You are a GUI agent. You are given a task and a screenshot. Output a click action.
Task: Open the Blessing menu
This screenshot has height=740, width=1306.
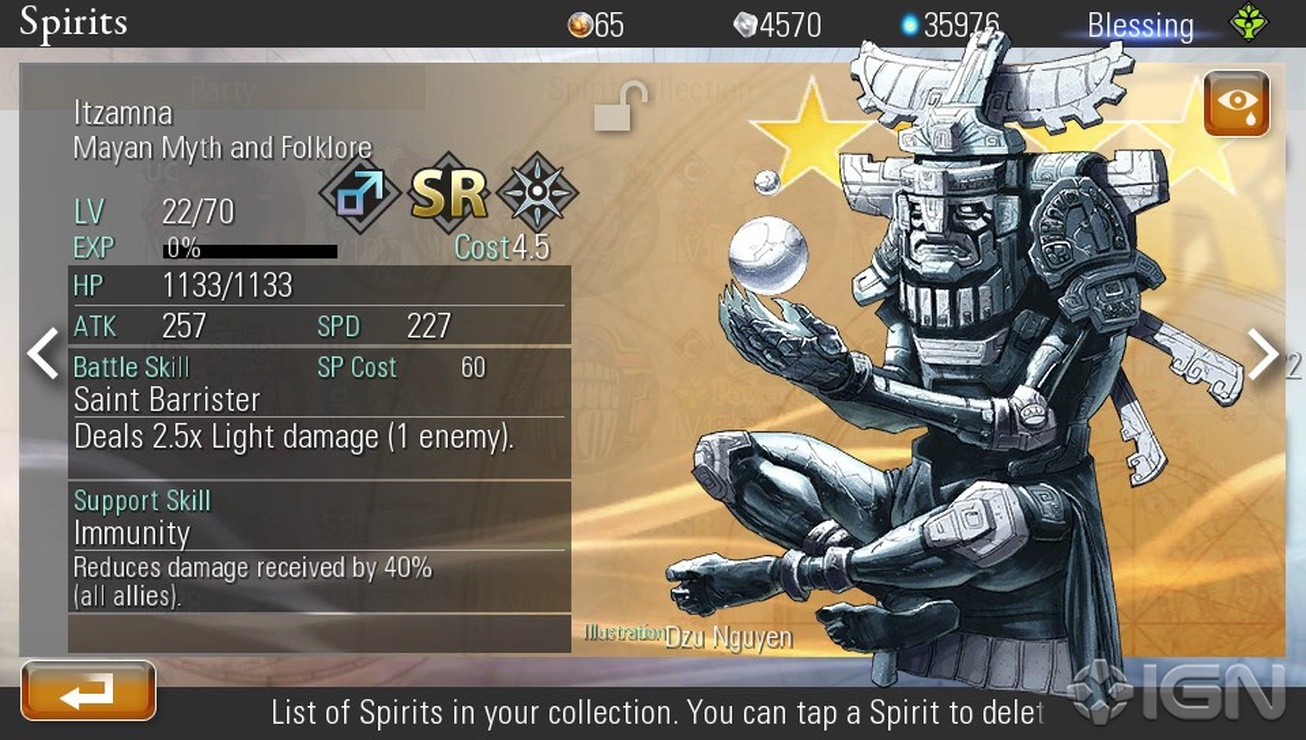pos(1140,25)
